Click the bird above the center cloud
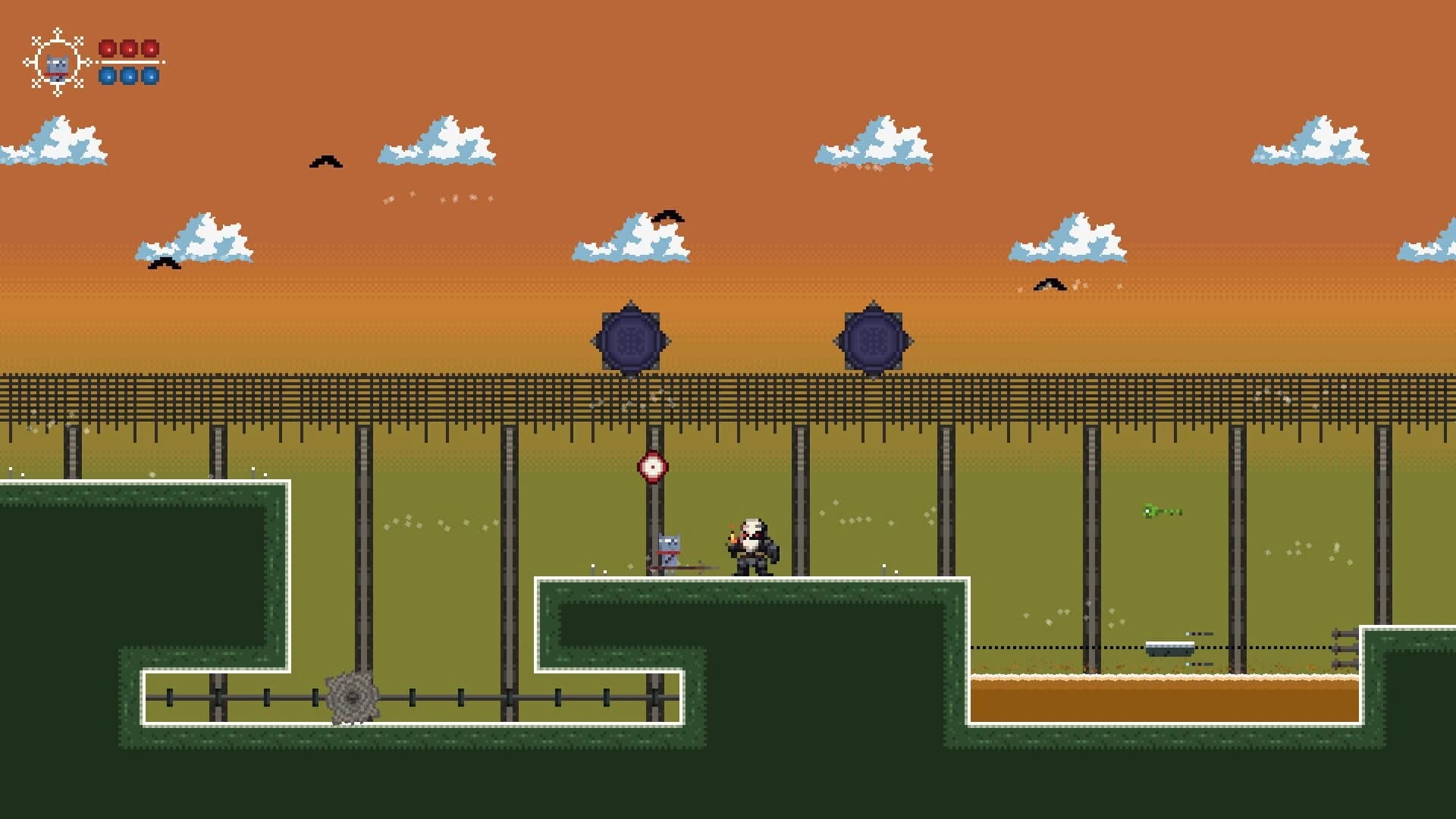This screenshot has height=819, width=1456. pyautogui.click(x=669, y=216)
